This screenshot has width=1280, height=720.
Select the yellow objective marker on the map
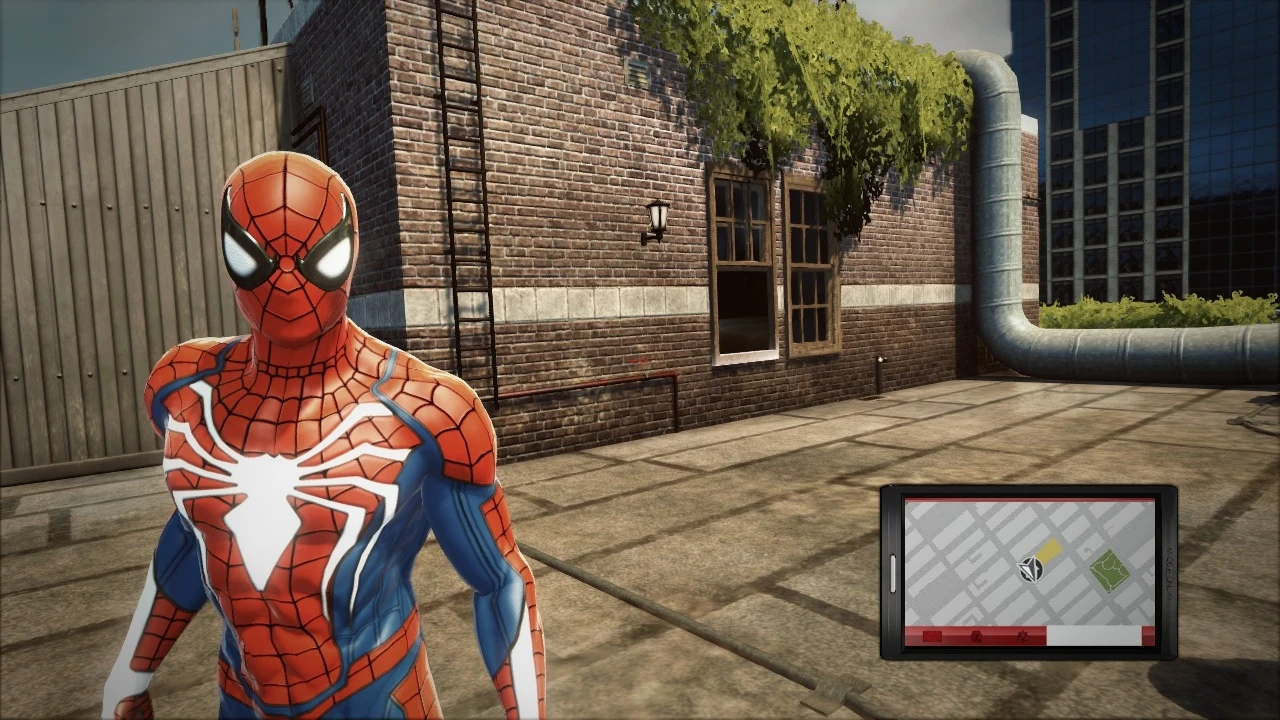pyautogui.click(x=1050, y=547)
